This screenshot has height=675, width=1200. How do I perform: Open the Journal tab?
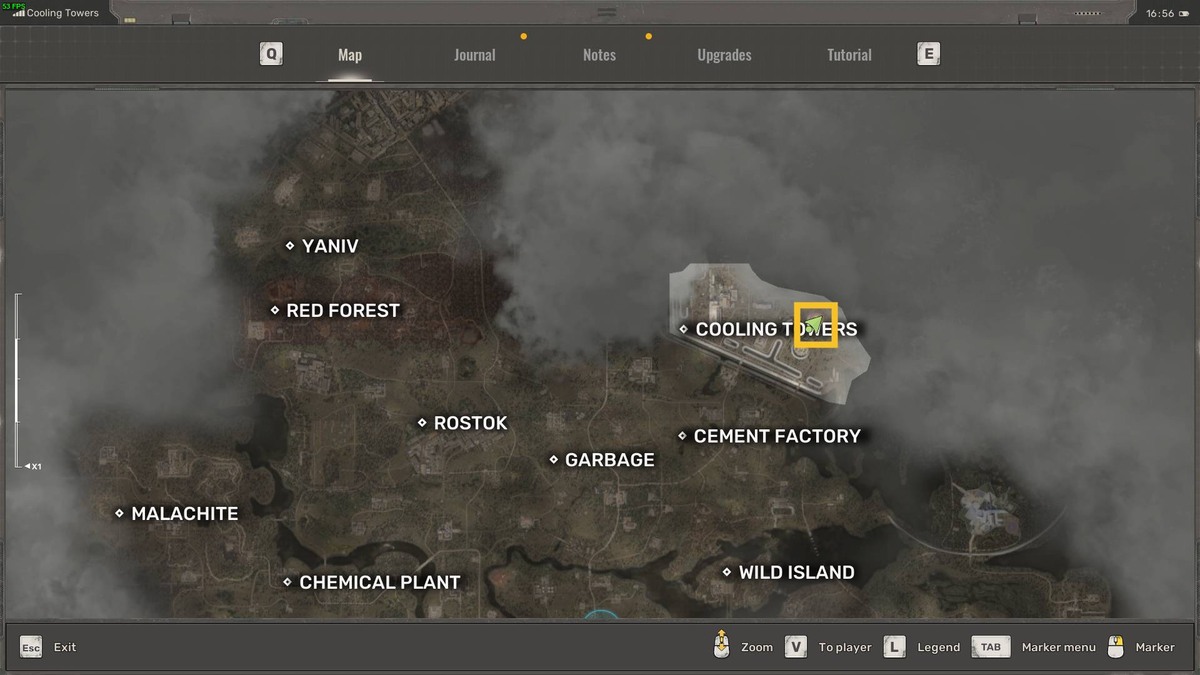coord(474,55)
